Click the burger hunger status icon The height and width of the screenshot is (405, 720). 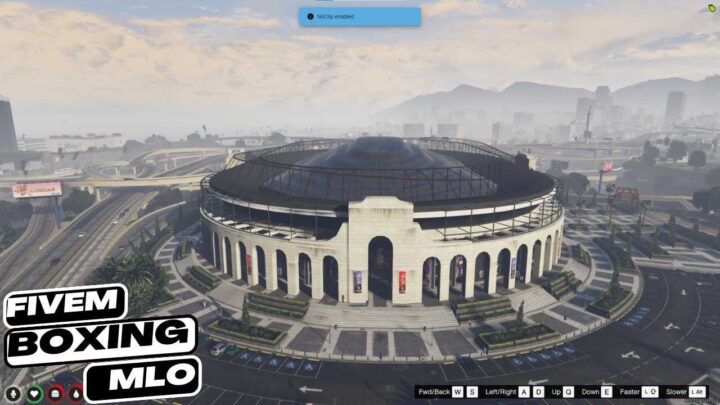pos(56,394)
